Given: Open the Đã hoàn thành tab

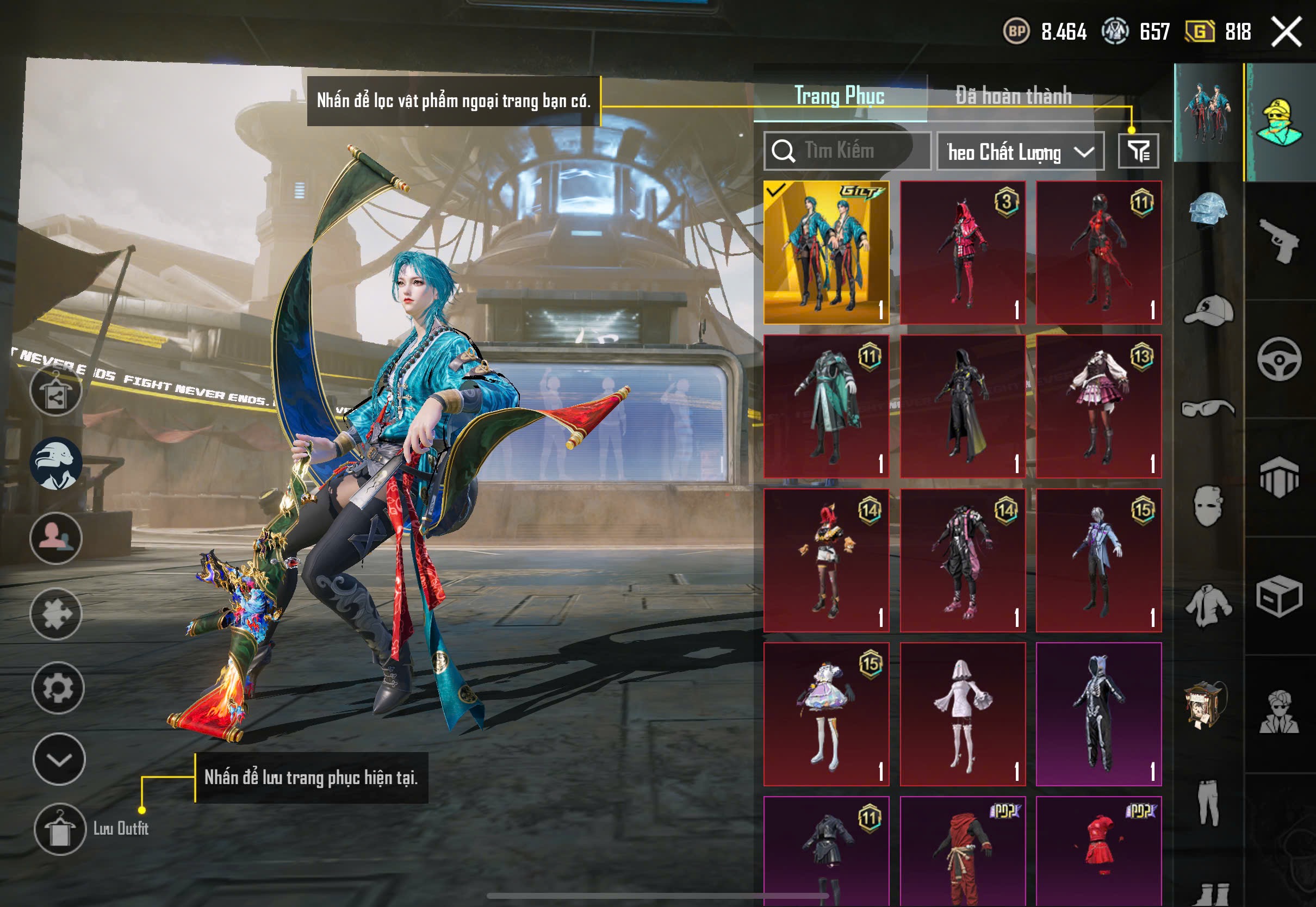Looking at the screenshot, I should [1013, 96].
